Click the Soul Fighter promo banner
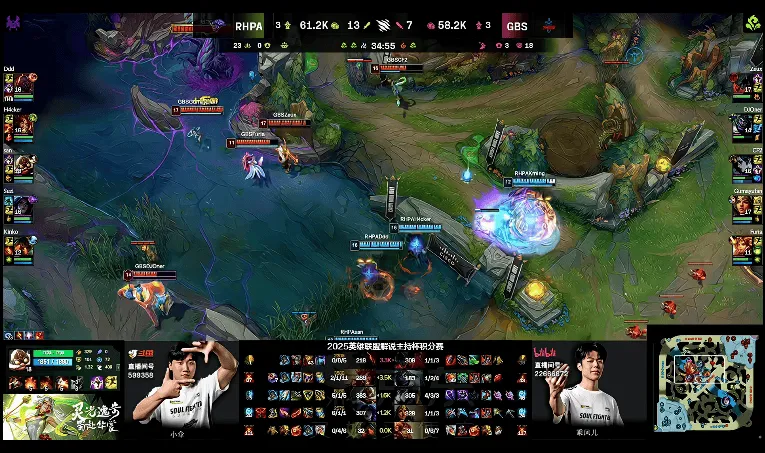 (60, 416)
